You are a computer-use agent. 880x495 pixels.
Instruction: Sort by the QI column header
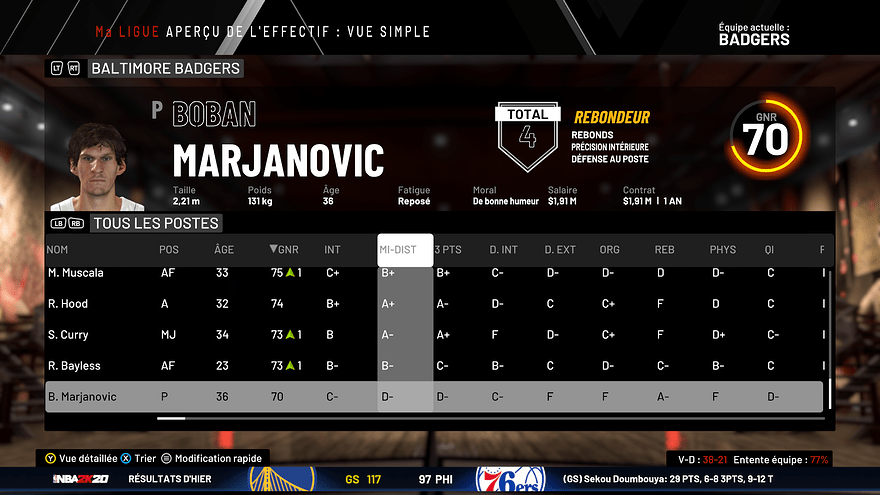click(770, 250)
